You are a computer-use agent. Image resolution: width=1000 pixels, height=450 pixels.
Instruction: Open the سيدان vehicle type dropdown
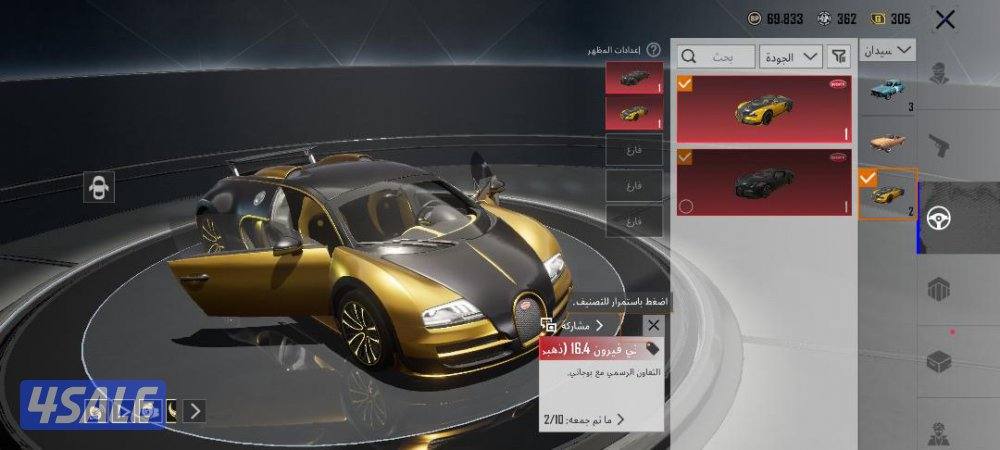coord(888,49)
